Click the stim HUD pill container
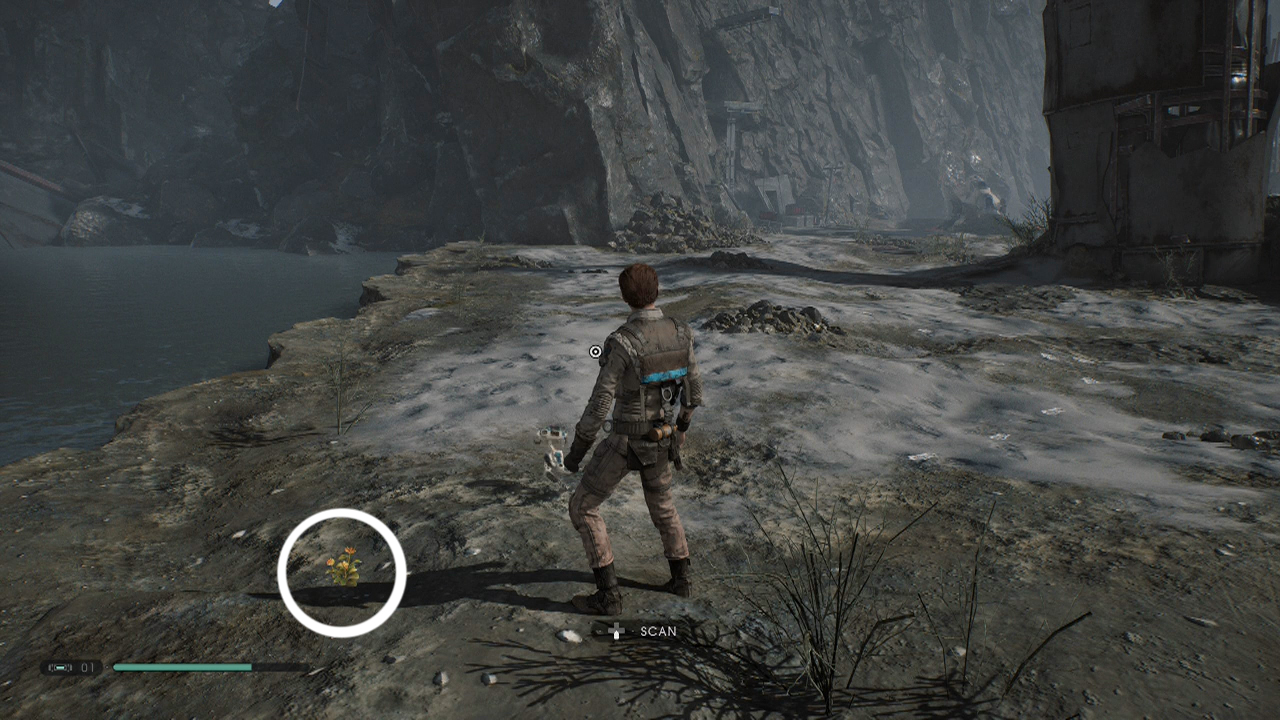Image resolution: width=1280 pixels, height=720 pixels. tap(72, 668)
